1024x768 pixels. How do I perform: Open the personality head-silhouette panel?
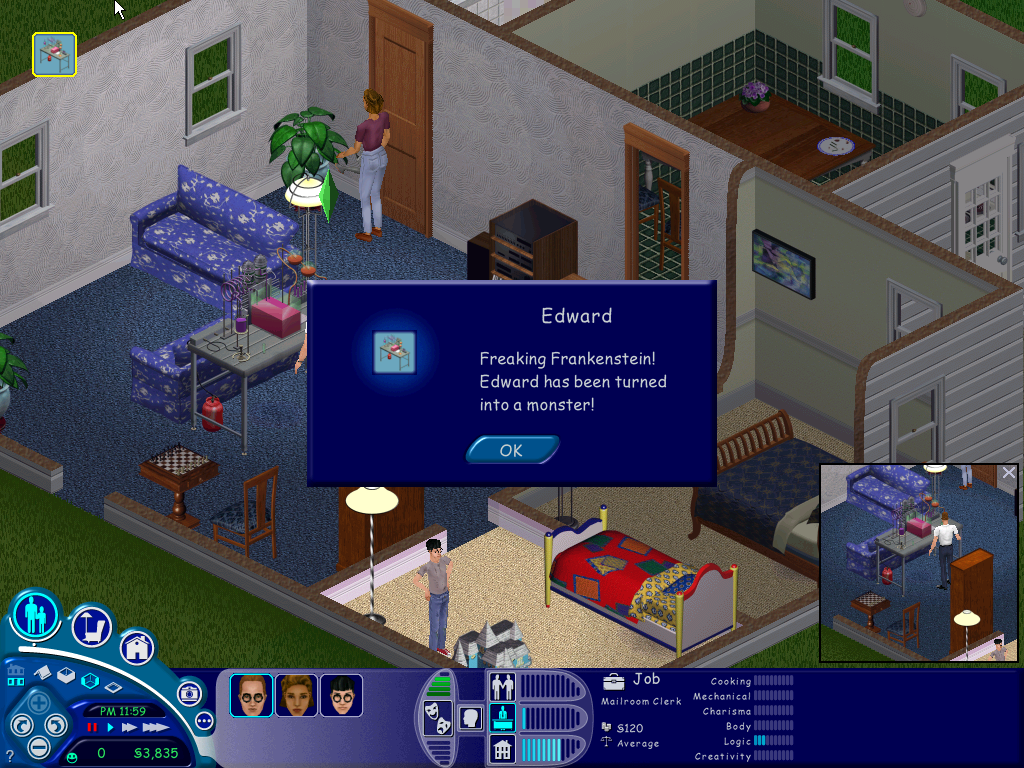point(468,717)
